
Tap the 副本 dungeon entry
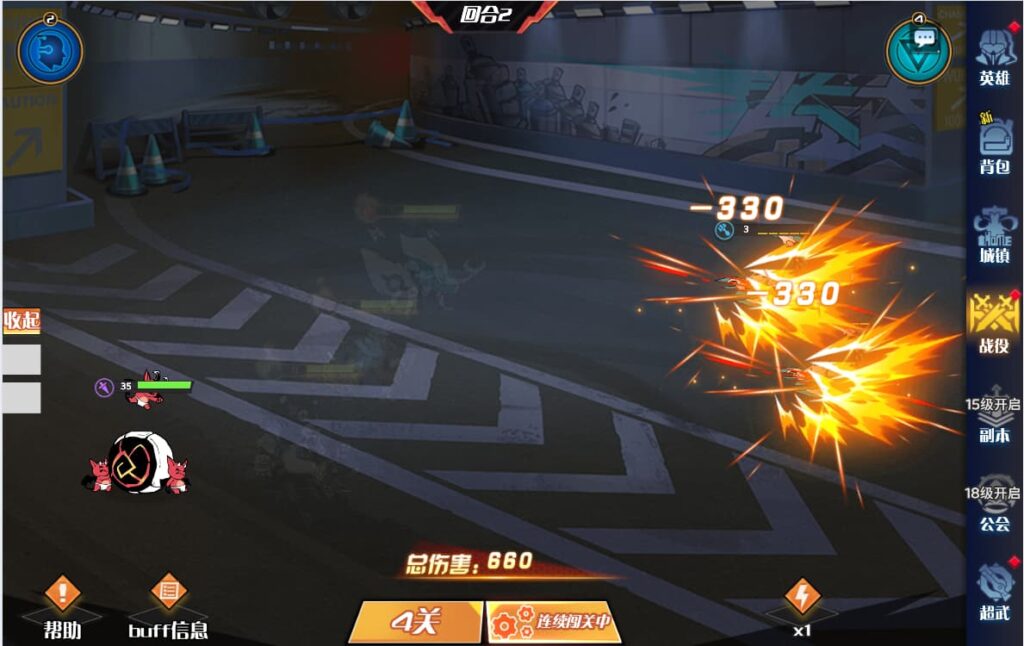click(993, 415)
